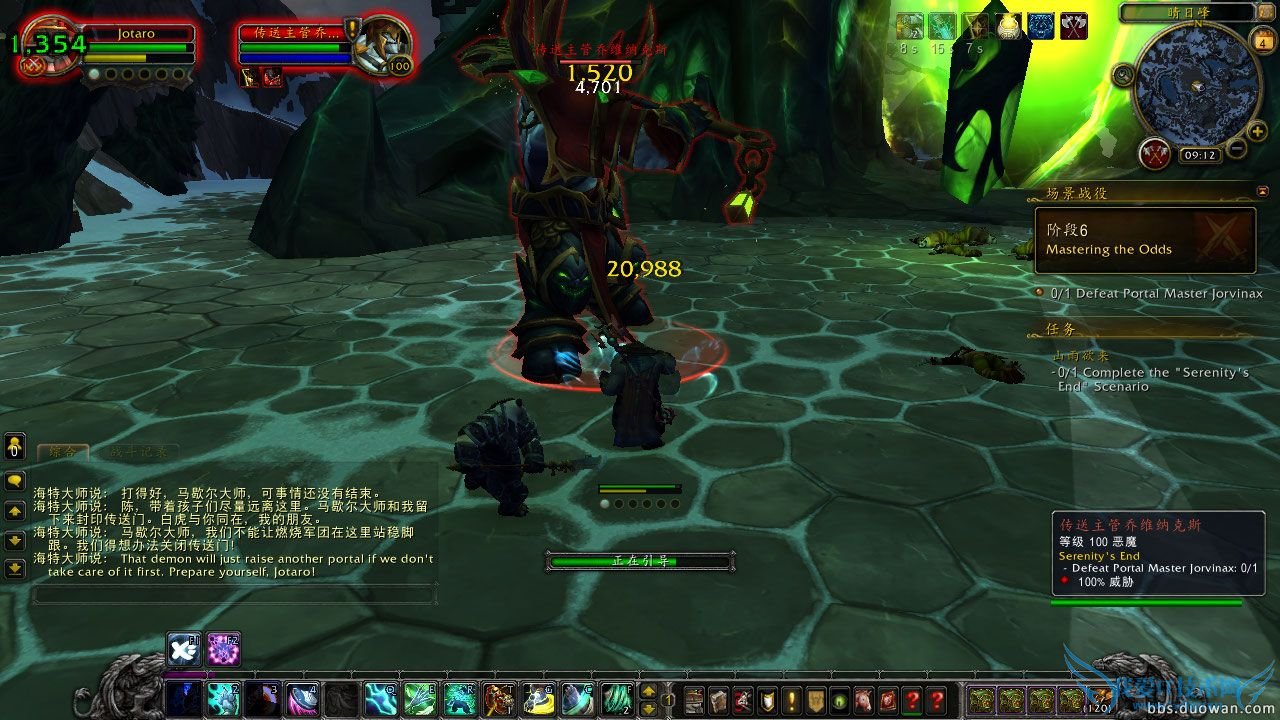Select the 综合 chat tab

tap(62, 452)
